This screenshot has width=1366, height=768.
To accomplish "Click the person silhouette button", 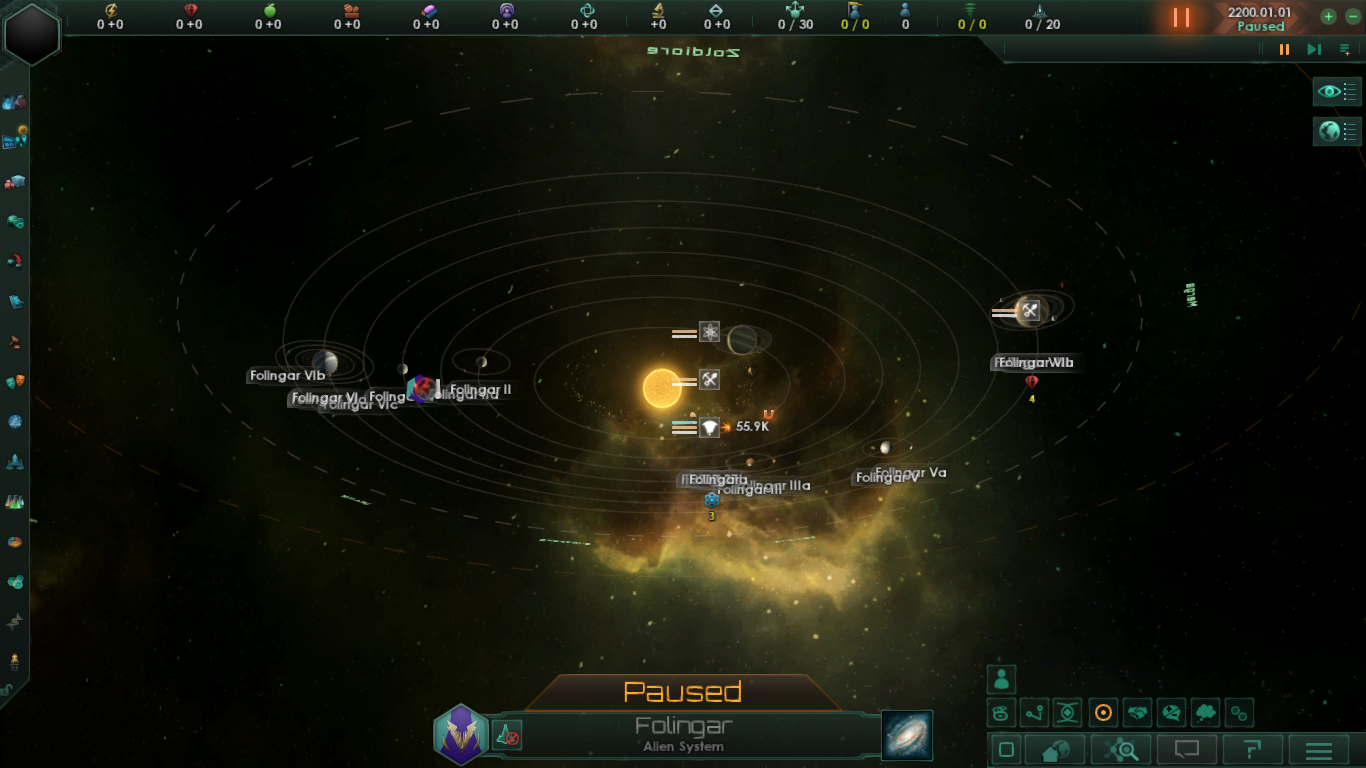I will [x=1001, y=679].
